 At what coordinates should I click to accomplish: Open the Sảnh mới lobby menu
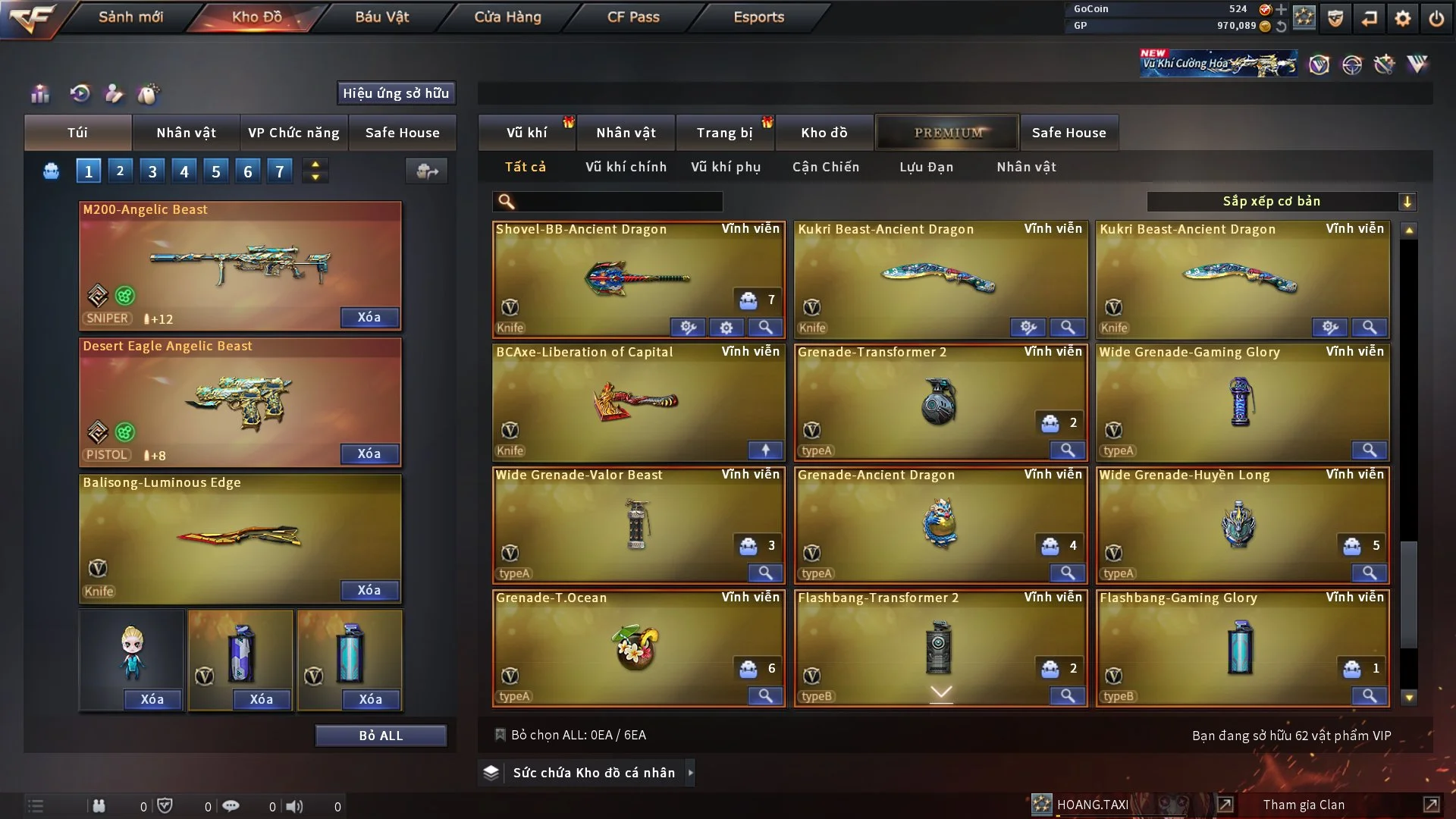[130, 17]
